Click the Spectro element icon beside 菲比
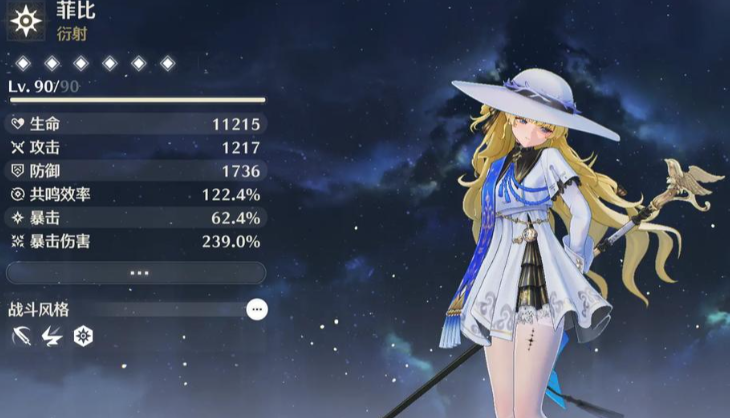The height and width of the screenshot is (418, 730). click(x=24, y=20)
